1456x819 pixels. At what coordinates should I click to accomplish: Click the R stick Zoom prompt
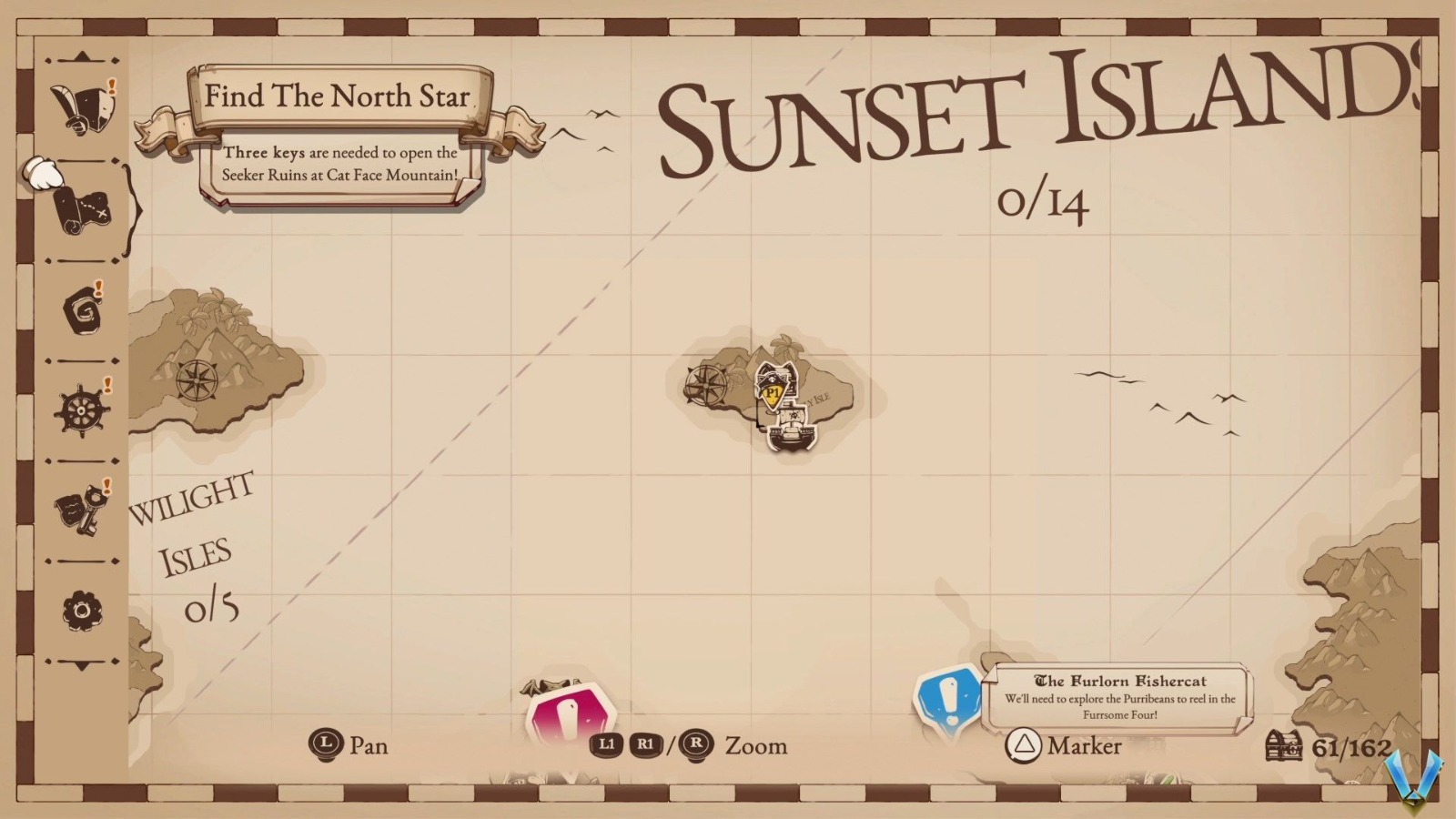tap(695, 746)
